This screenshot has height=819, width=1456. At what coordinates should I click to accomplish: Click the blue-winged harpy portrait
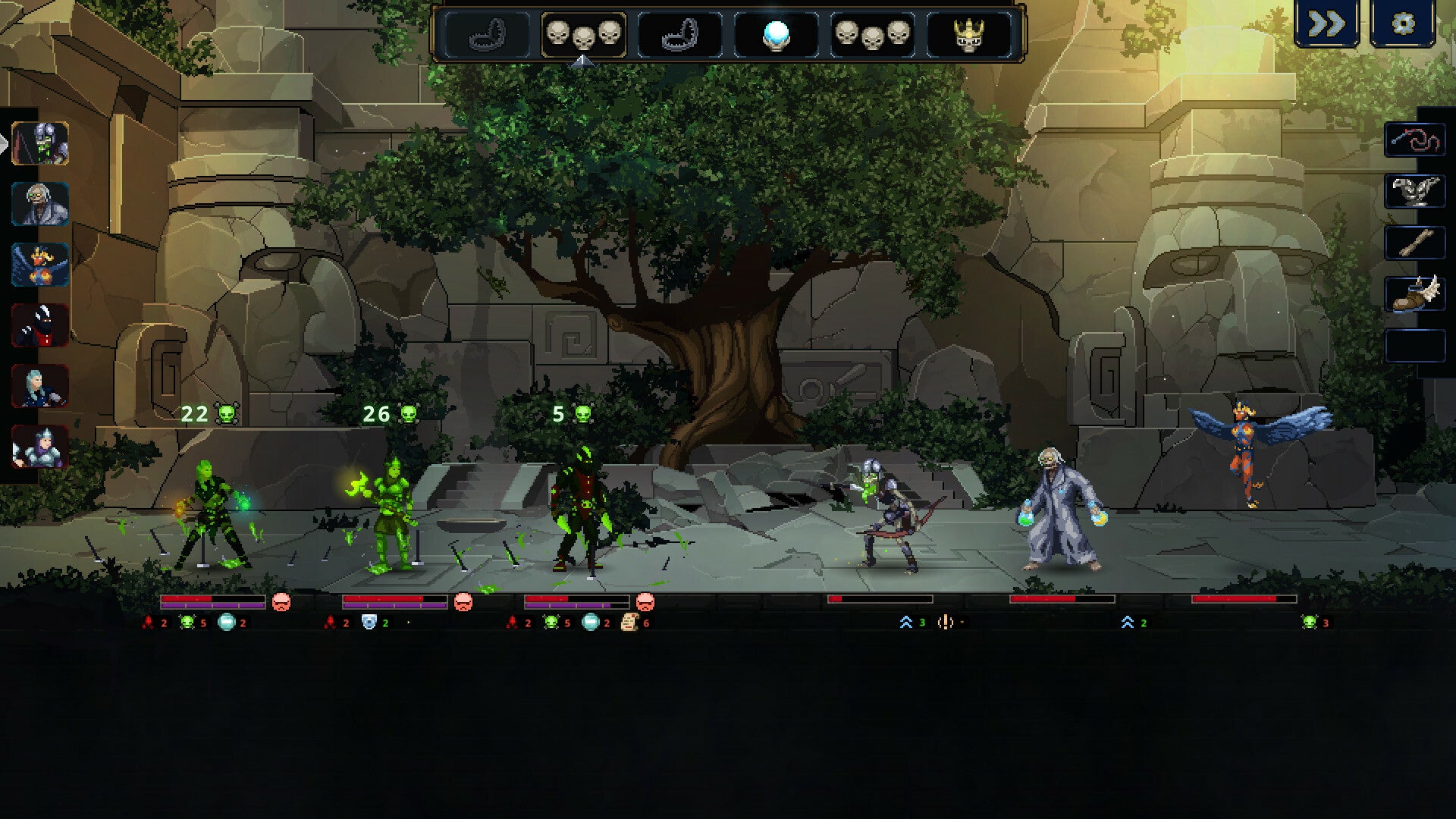point(40,265)
